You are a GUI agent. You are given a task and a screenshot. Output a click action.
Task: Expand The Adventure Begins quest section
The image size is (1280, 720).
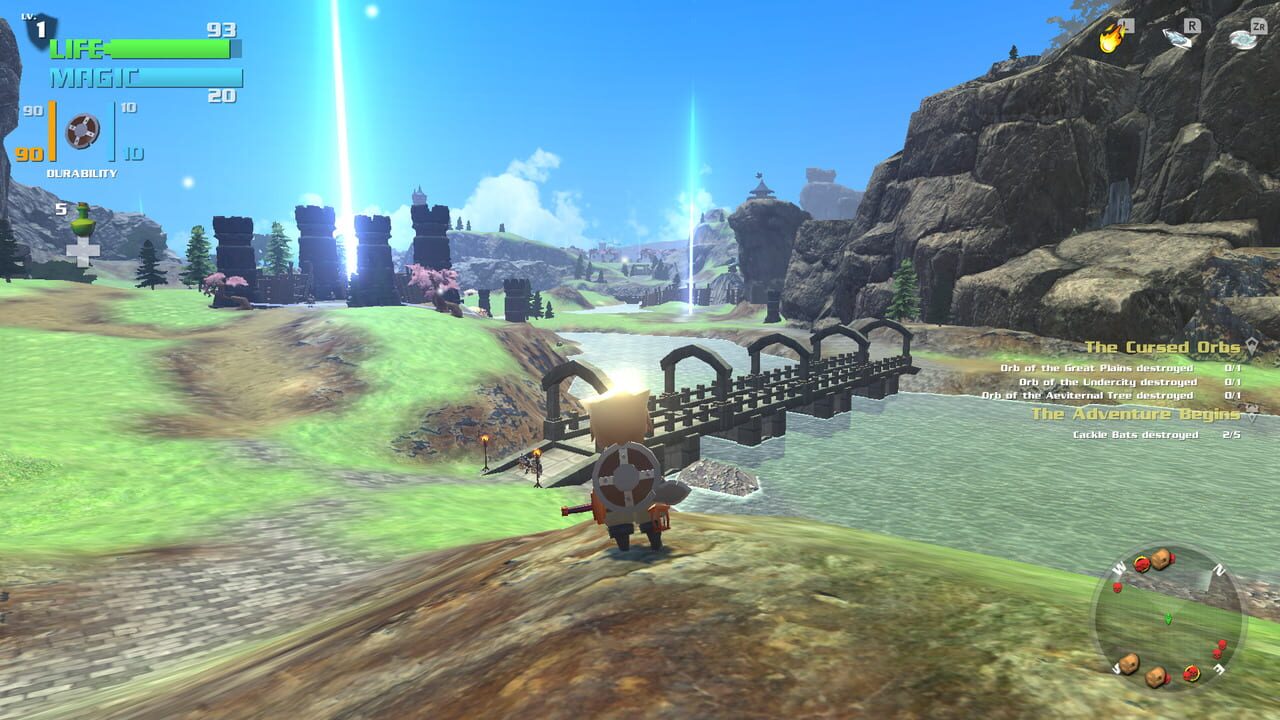1252,419
